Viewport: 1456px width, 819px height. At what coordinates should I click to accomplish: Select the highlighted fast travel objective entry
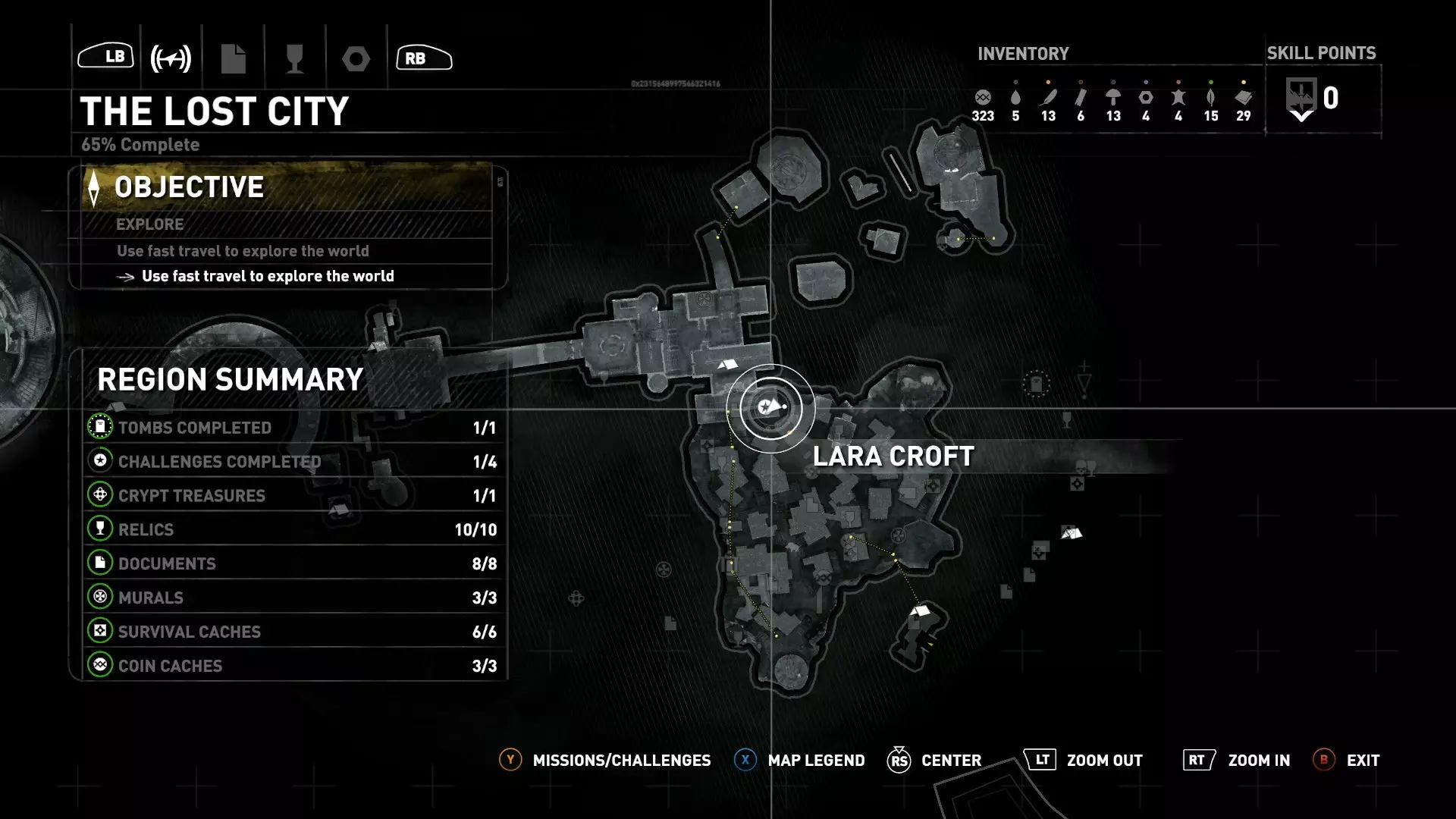pos(267,276)
